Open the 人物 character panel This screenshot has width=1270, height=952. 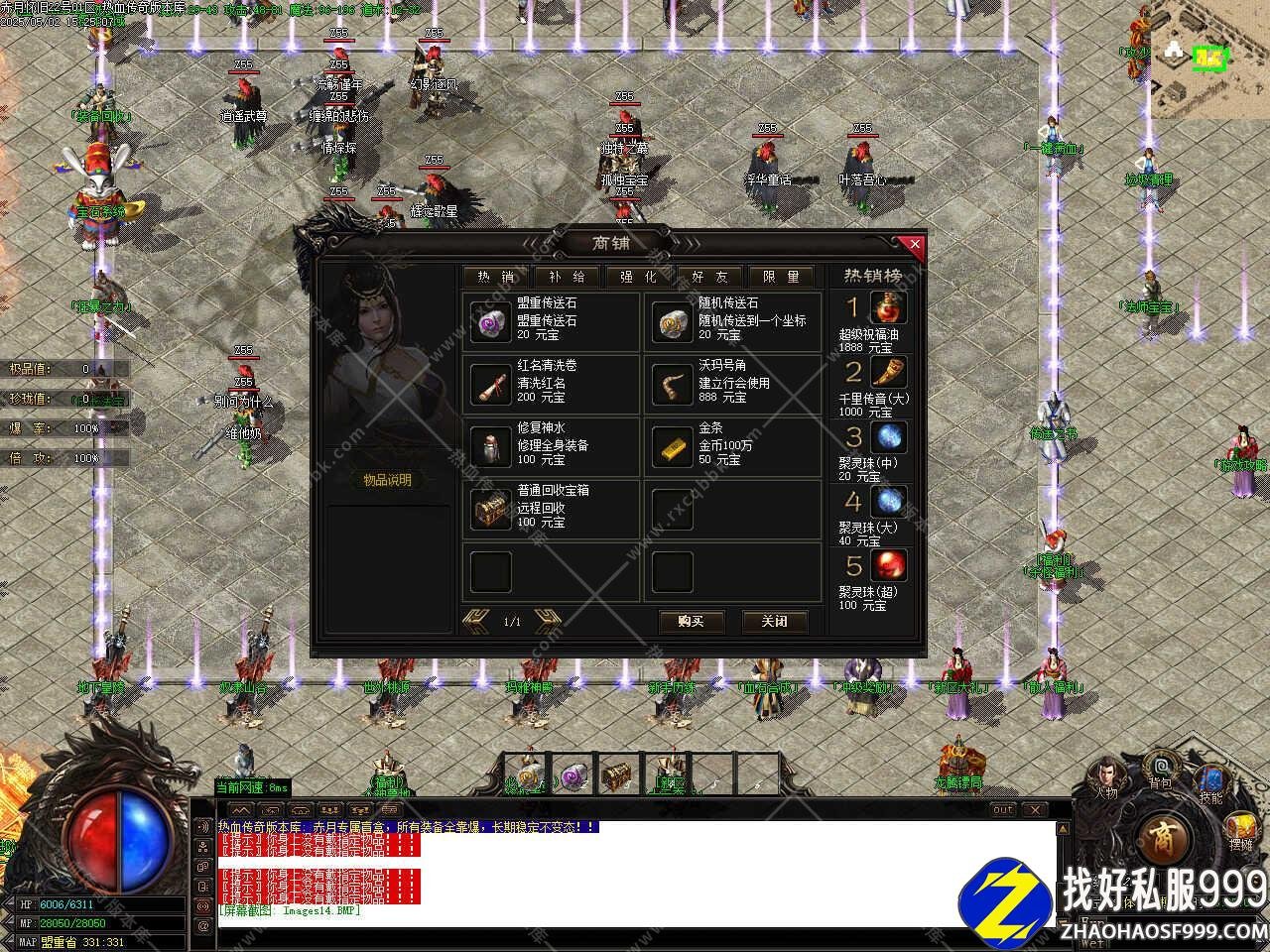pos(1106,774)
